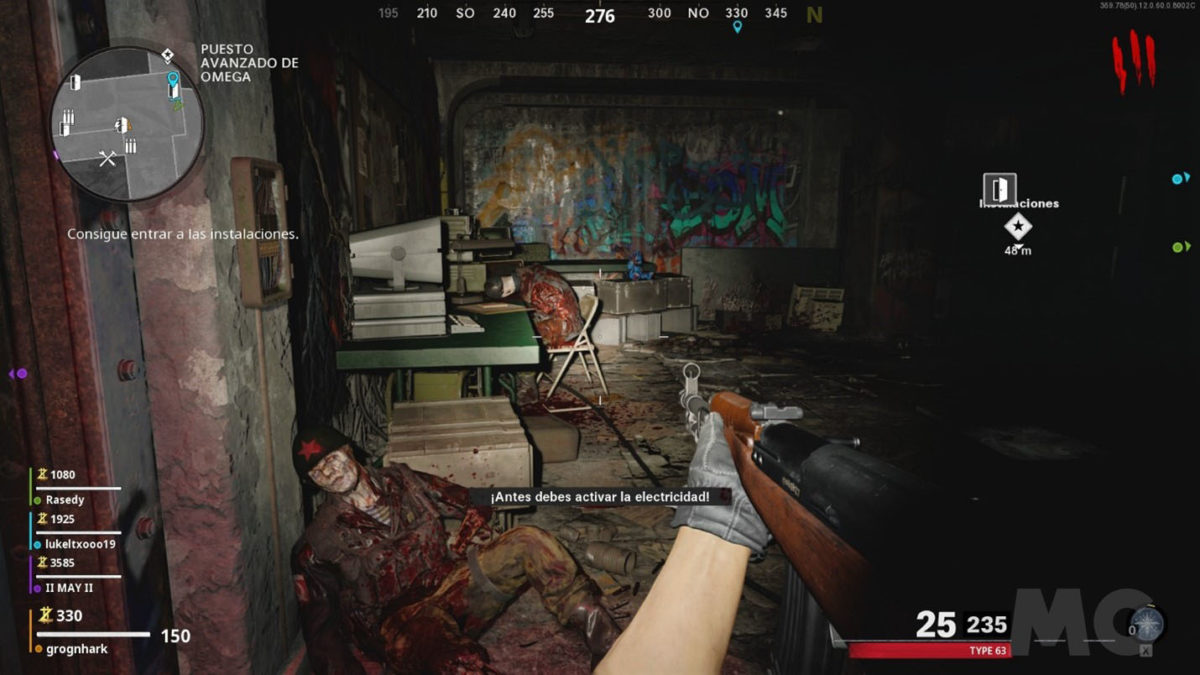Click the compass heading bar
The height and width of the screenshot is (675, 1200).
pyautogui.click(x=600, y=14)
